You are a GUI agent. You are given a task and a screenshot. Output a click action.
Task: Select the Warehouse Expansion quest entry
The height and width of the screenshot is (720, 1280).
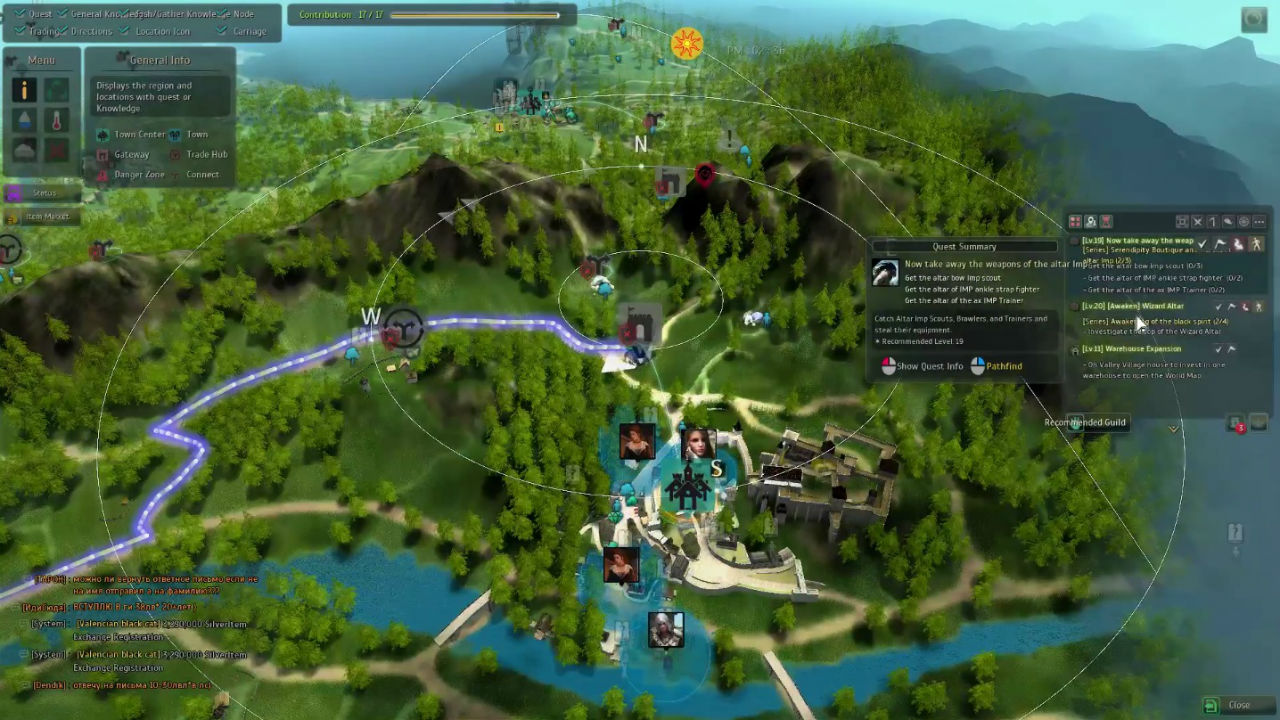tap(1131, 349)
